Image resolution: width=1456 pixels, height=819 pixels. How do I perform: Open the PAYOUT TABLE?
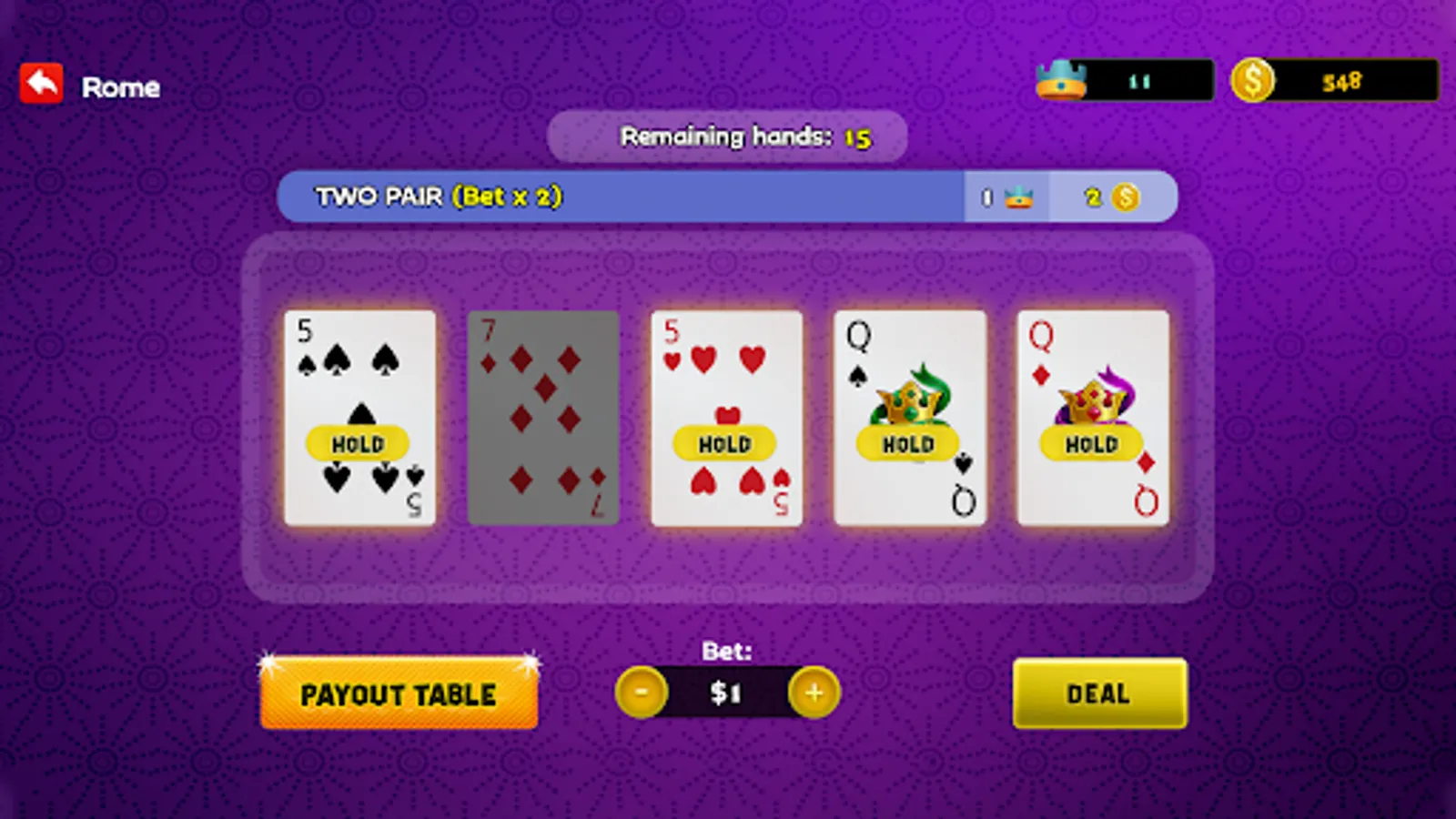click(399, 693)
